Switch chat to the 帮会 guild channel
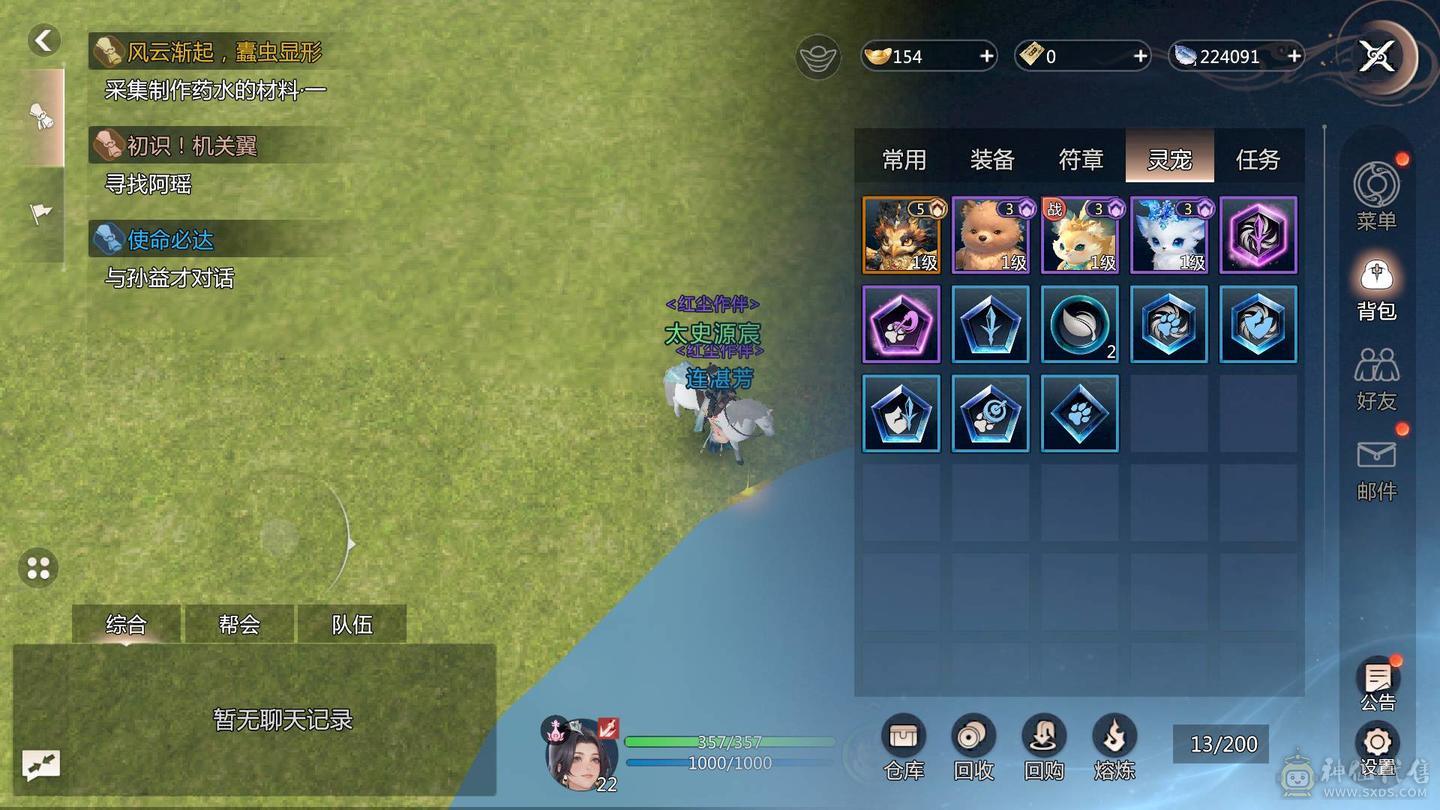This screenshot has width=1440, height=810. coord(239,624)
